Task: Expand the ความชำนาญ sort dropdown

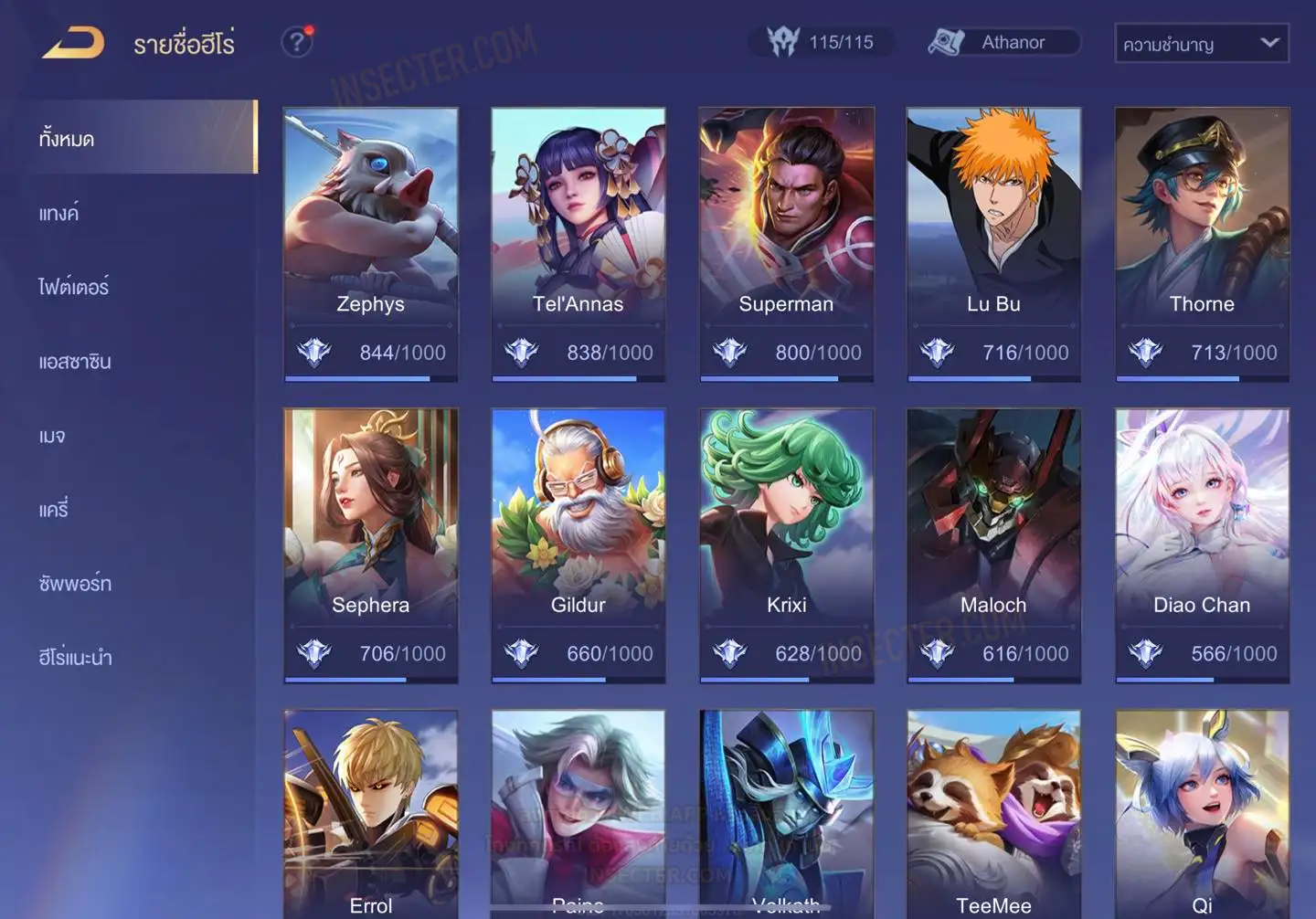Action: [1201, 44]
